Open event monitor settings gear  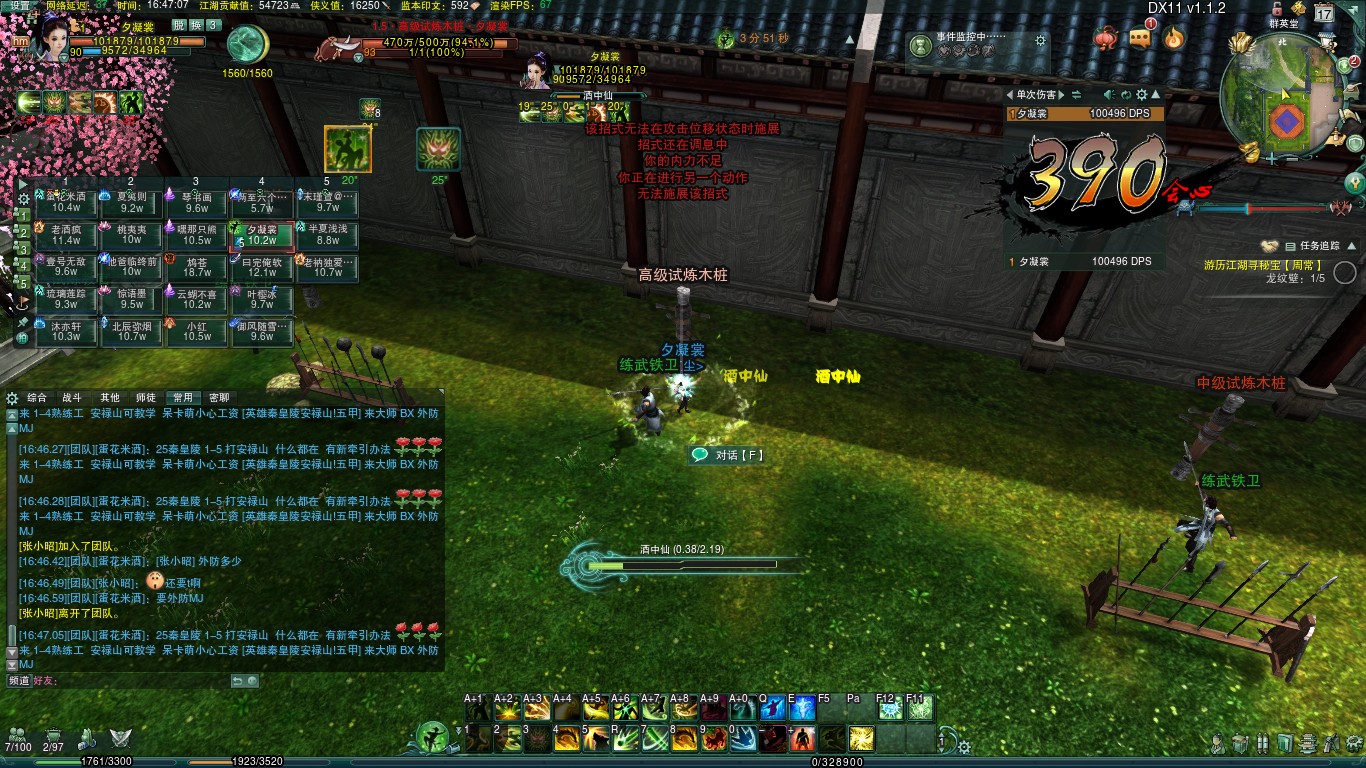1041,41
